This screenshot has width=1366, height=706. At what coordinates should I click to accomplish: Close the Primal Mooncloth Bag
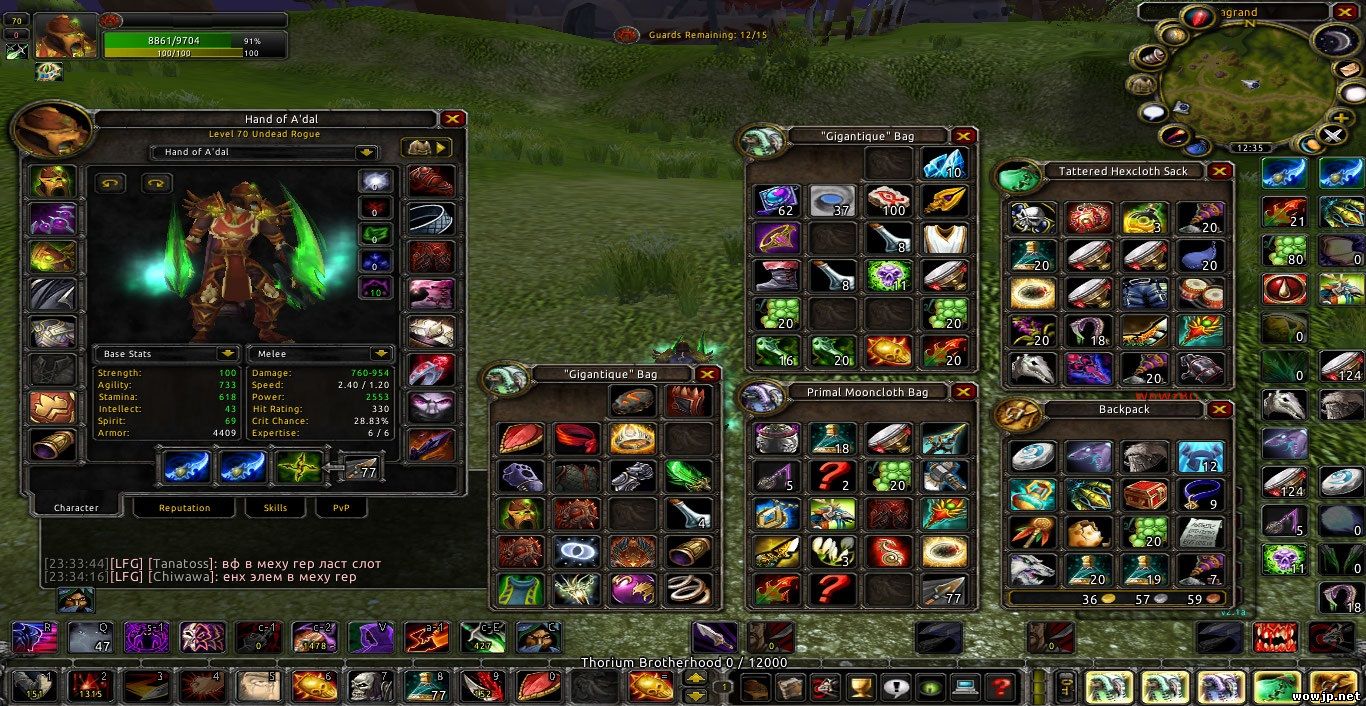click(963, 392)
